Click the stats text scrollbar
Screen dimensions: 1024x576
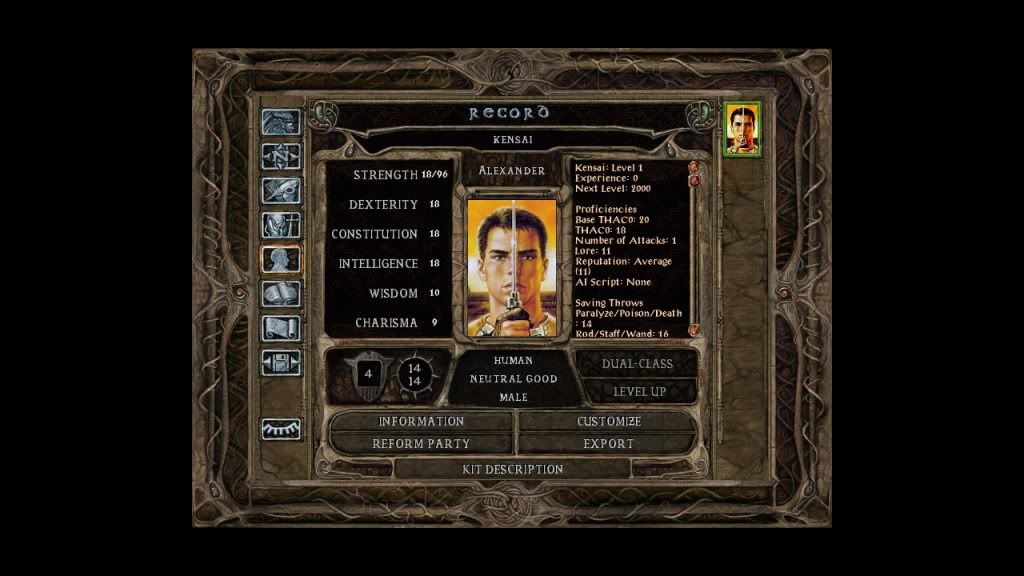click(x=692, y=250)
